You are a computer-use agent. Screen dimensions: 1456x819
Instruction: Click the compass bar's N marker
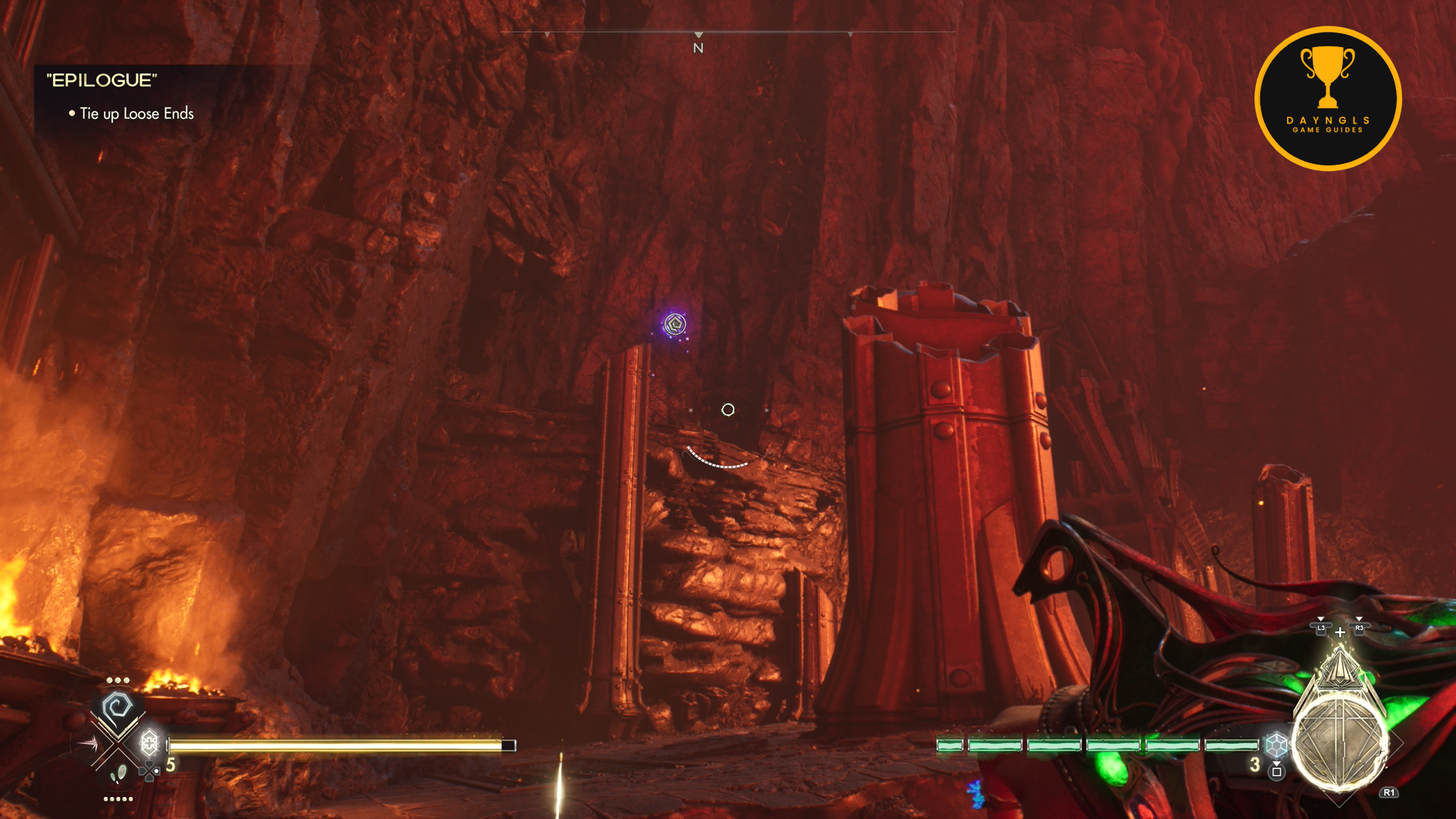tap(698, 48)
